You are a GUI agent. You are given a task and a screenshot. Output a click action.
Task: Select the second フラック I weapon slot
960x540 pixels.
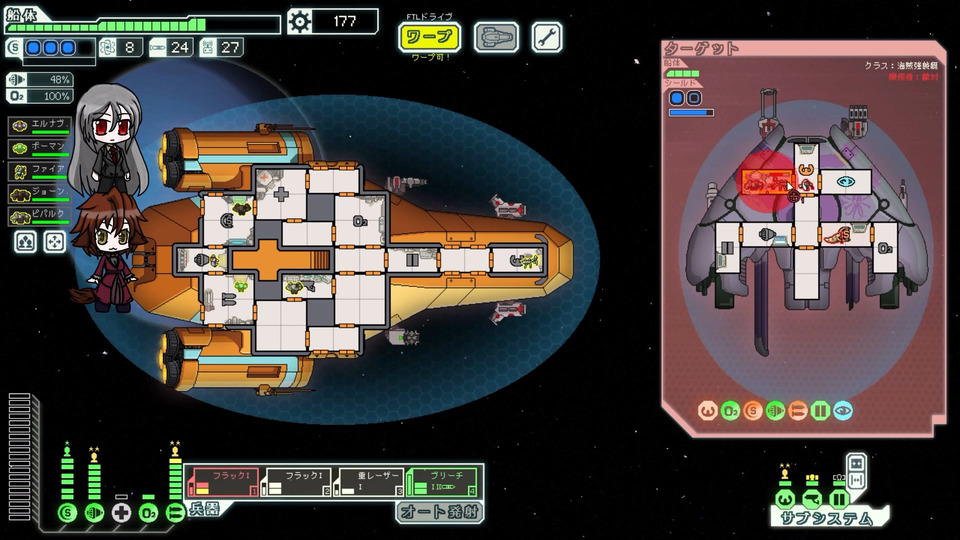point(295,482)
